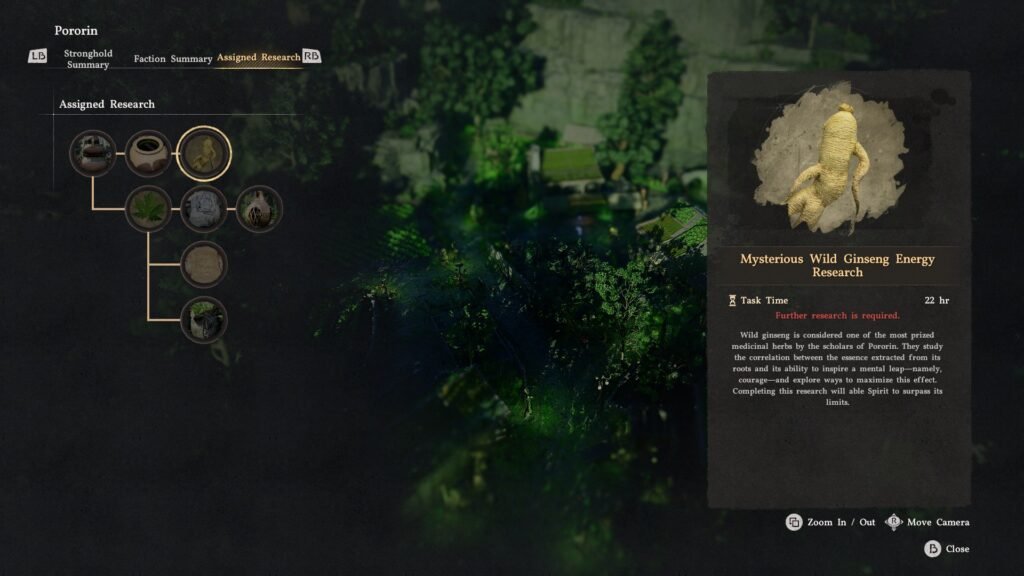Choose the blank parchment research node
This screenshot has width=1024, height=576.
pyautogui.click(x=204, y=265)
